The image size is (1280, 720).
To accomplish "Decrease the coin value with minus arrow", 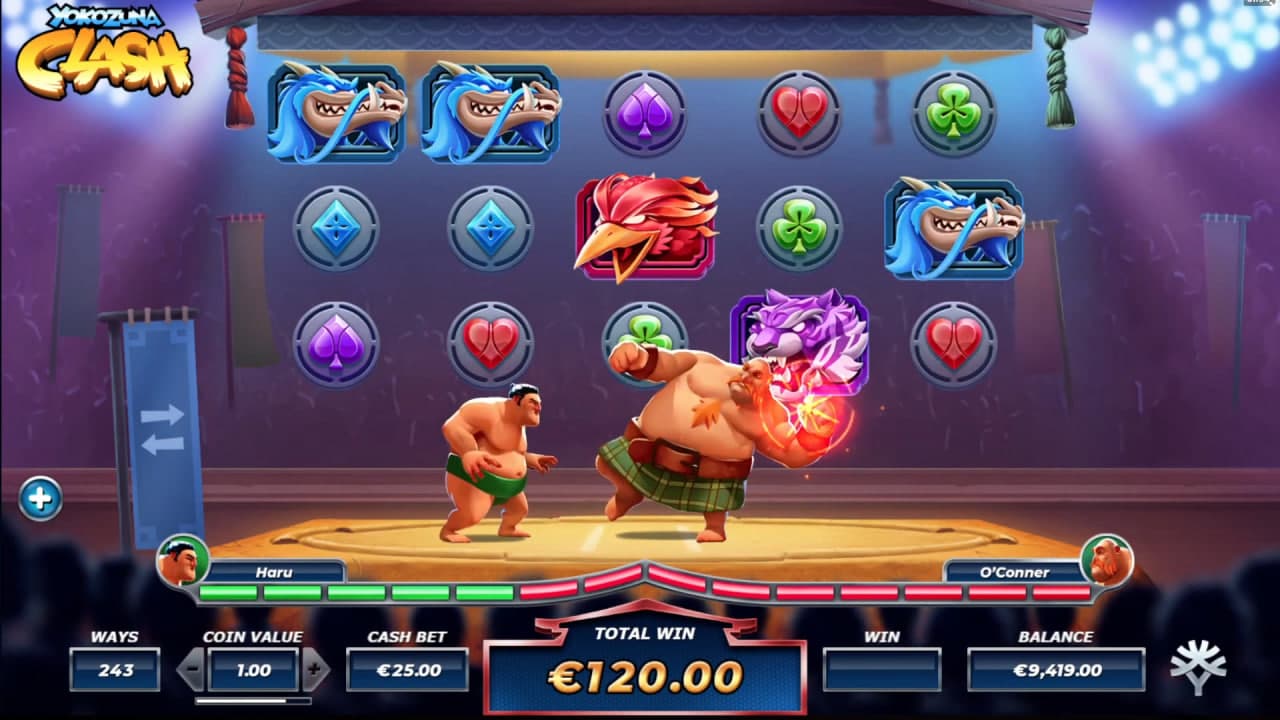I will coord(191,669).
